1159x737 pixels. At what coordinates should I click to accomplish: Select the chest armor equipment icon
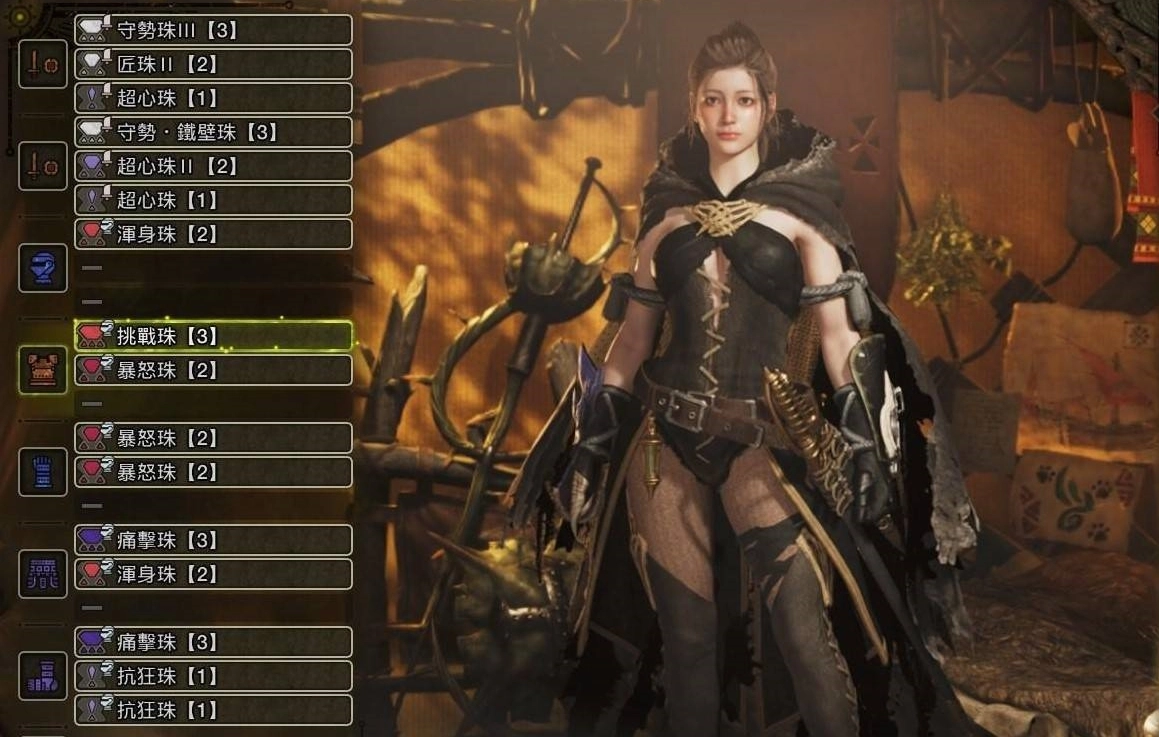click(43, 370)
